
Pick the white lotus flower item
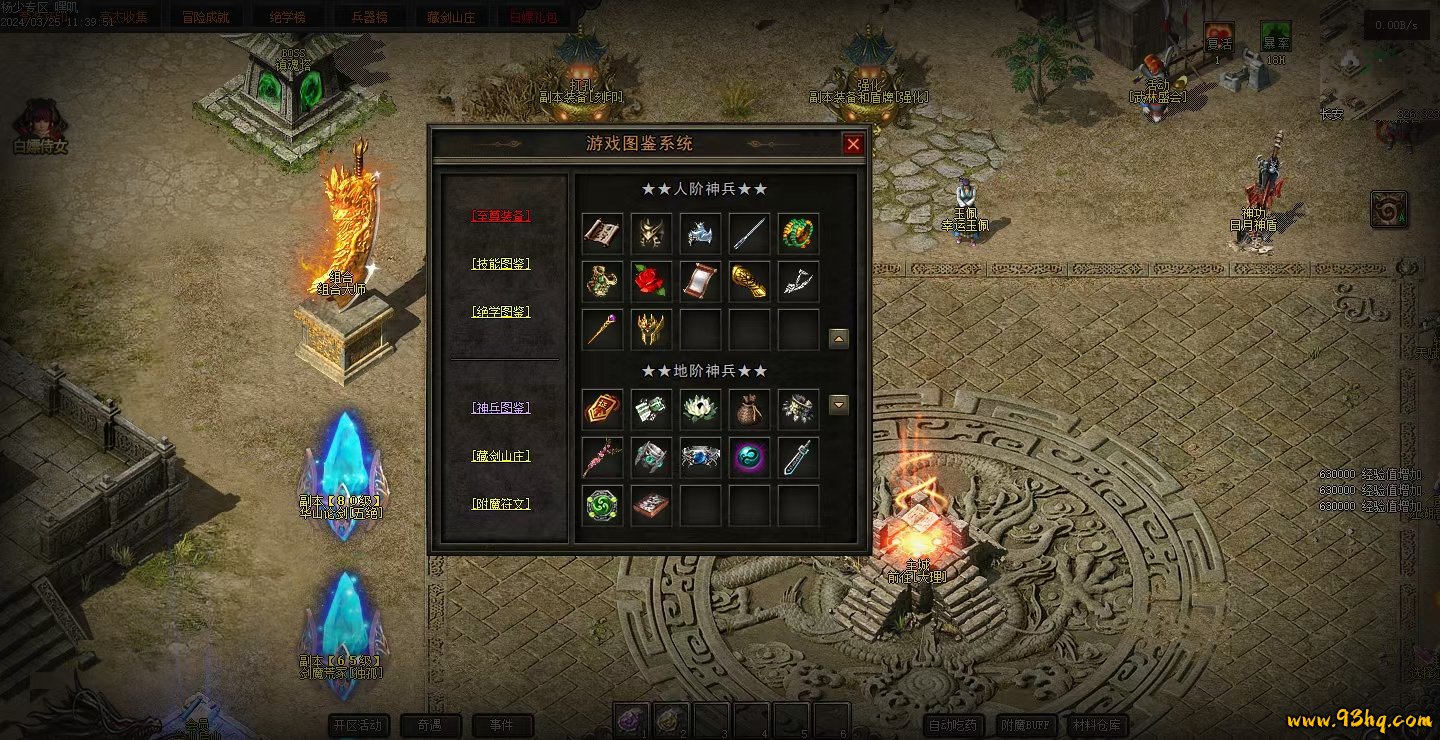pyautogui.click(x=700, y=408)
